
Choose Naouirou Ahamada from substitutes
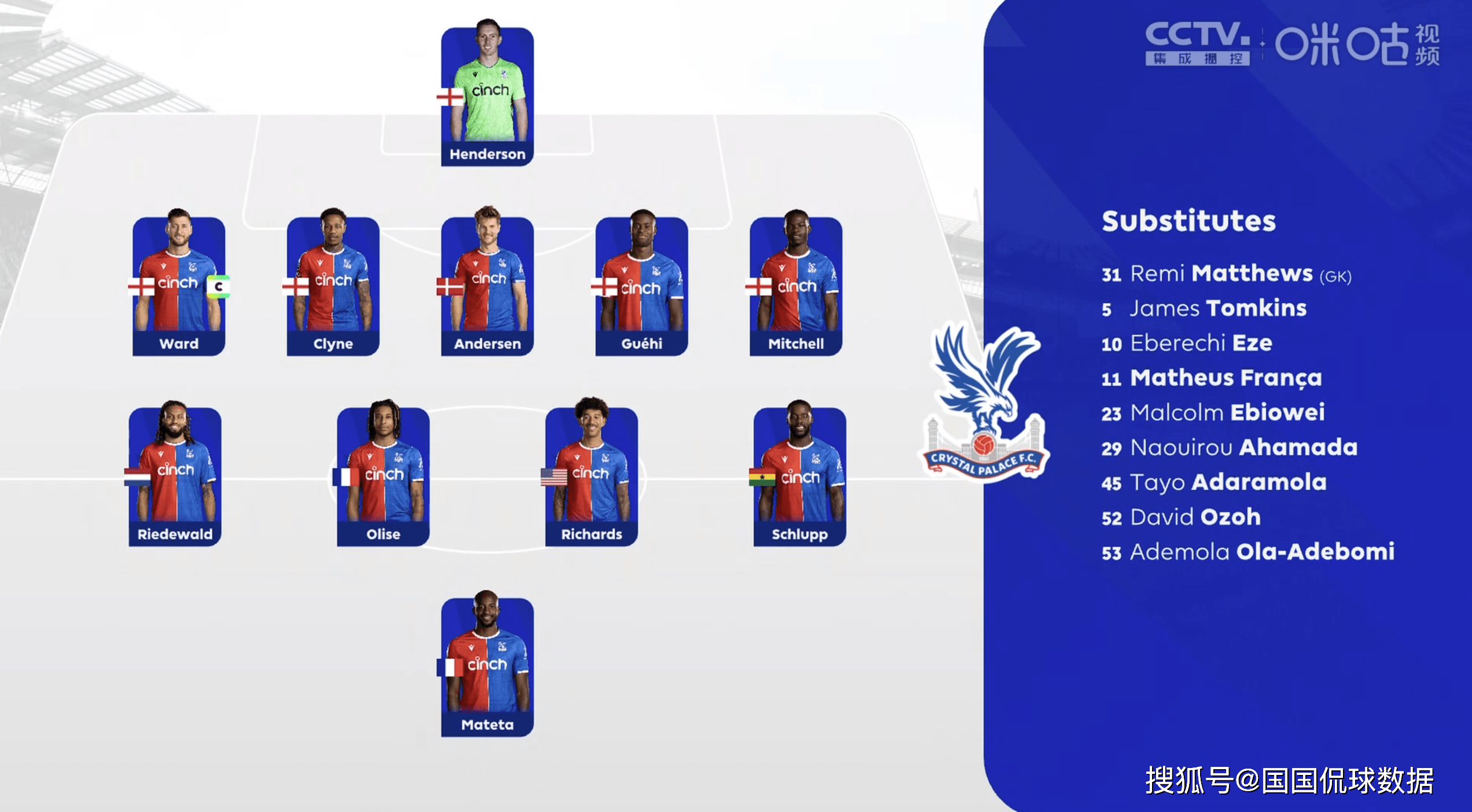[x=1229, y=448]
